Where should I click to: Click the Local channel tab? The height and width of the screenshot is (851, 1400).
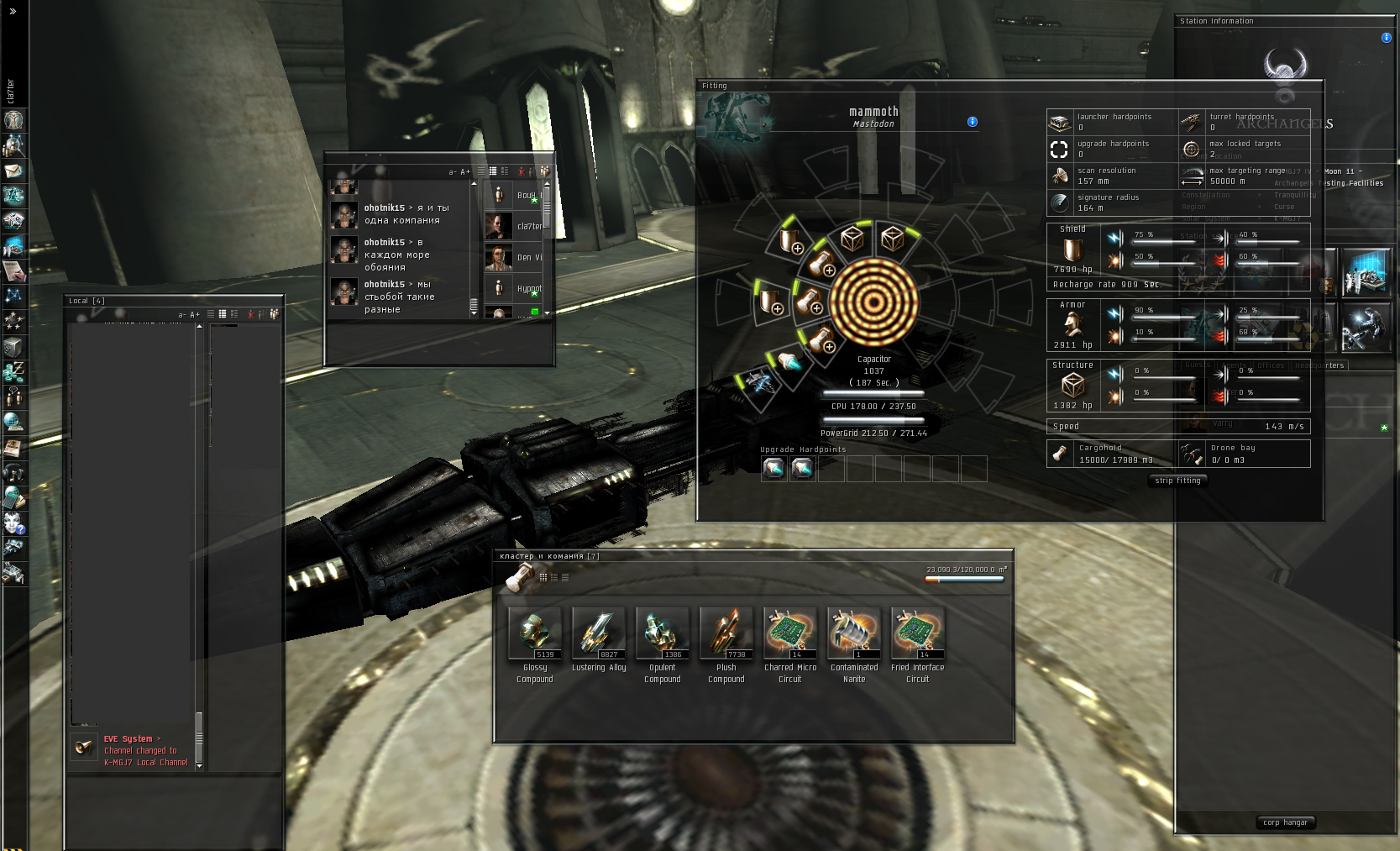[87, 301]
